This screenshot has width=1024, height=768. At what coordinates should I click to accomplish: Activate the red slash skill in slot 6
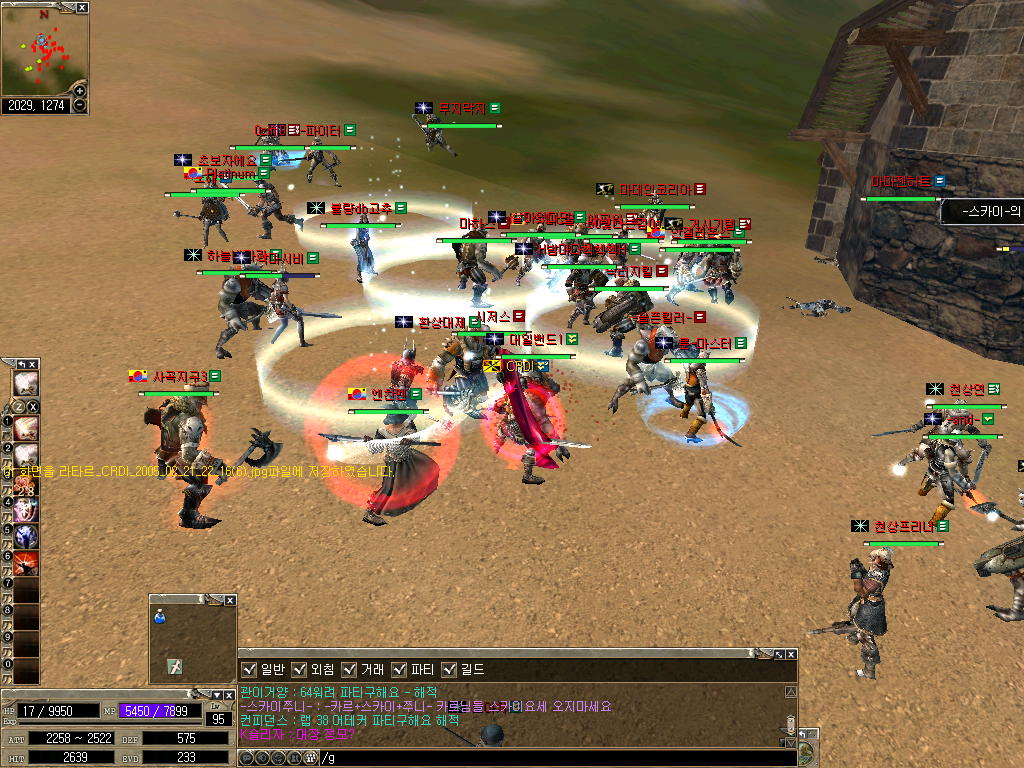[25, 563]
